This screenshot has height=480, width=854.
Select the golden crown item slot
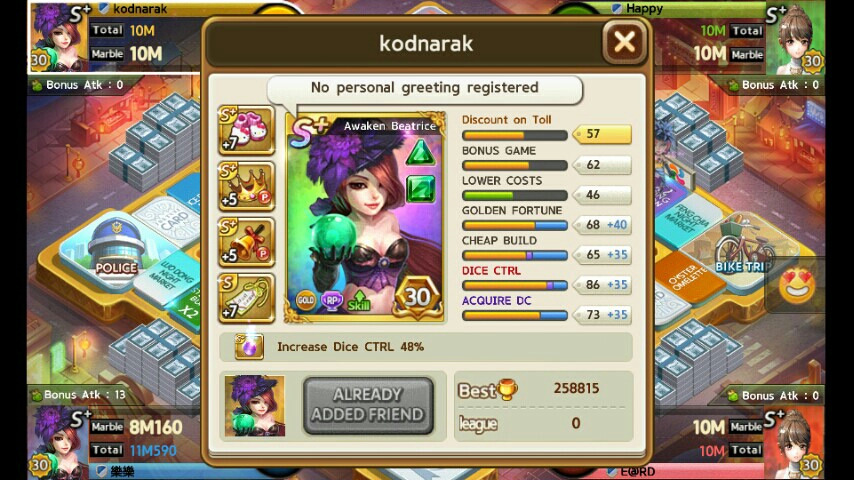coord(246,187)
